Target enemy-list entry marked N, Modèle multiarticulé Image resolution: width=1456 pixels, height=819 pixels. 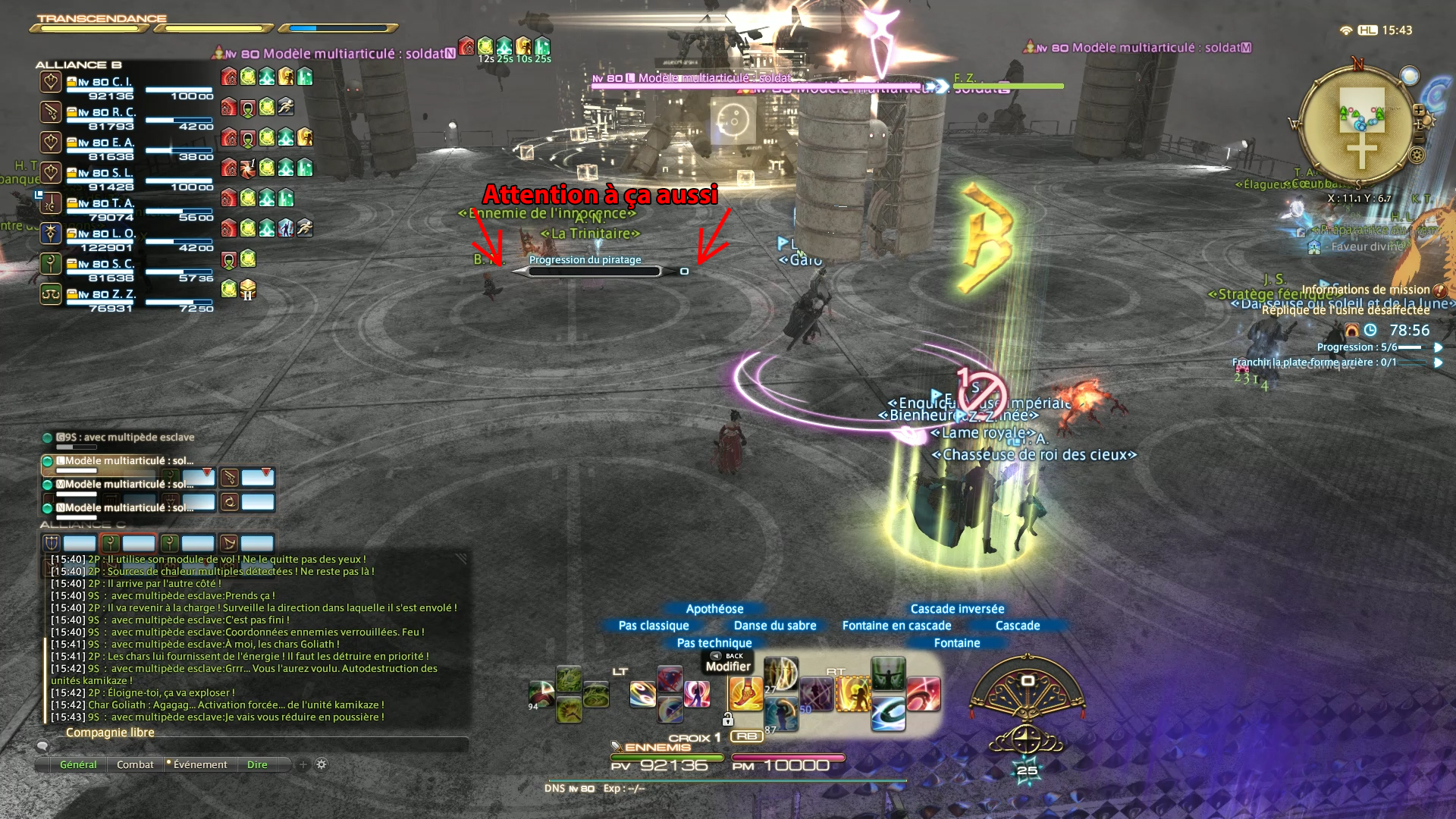coord(125,507)
